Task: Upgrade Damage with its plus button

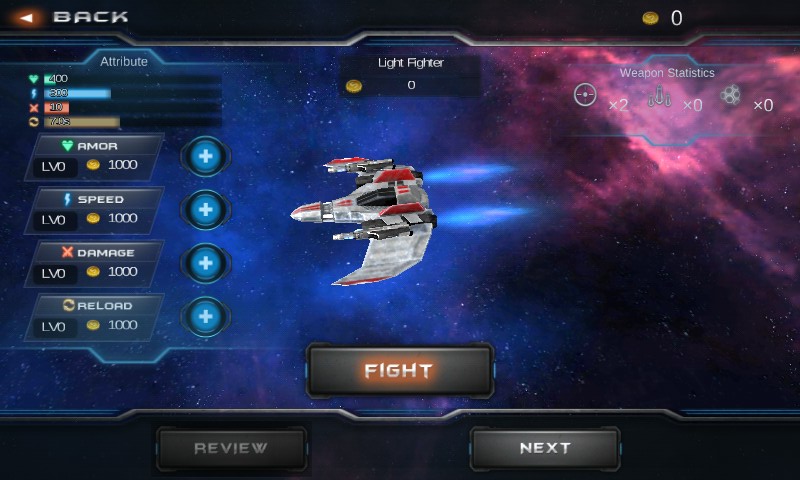Action: click(206, 263)
